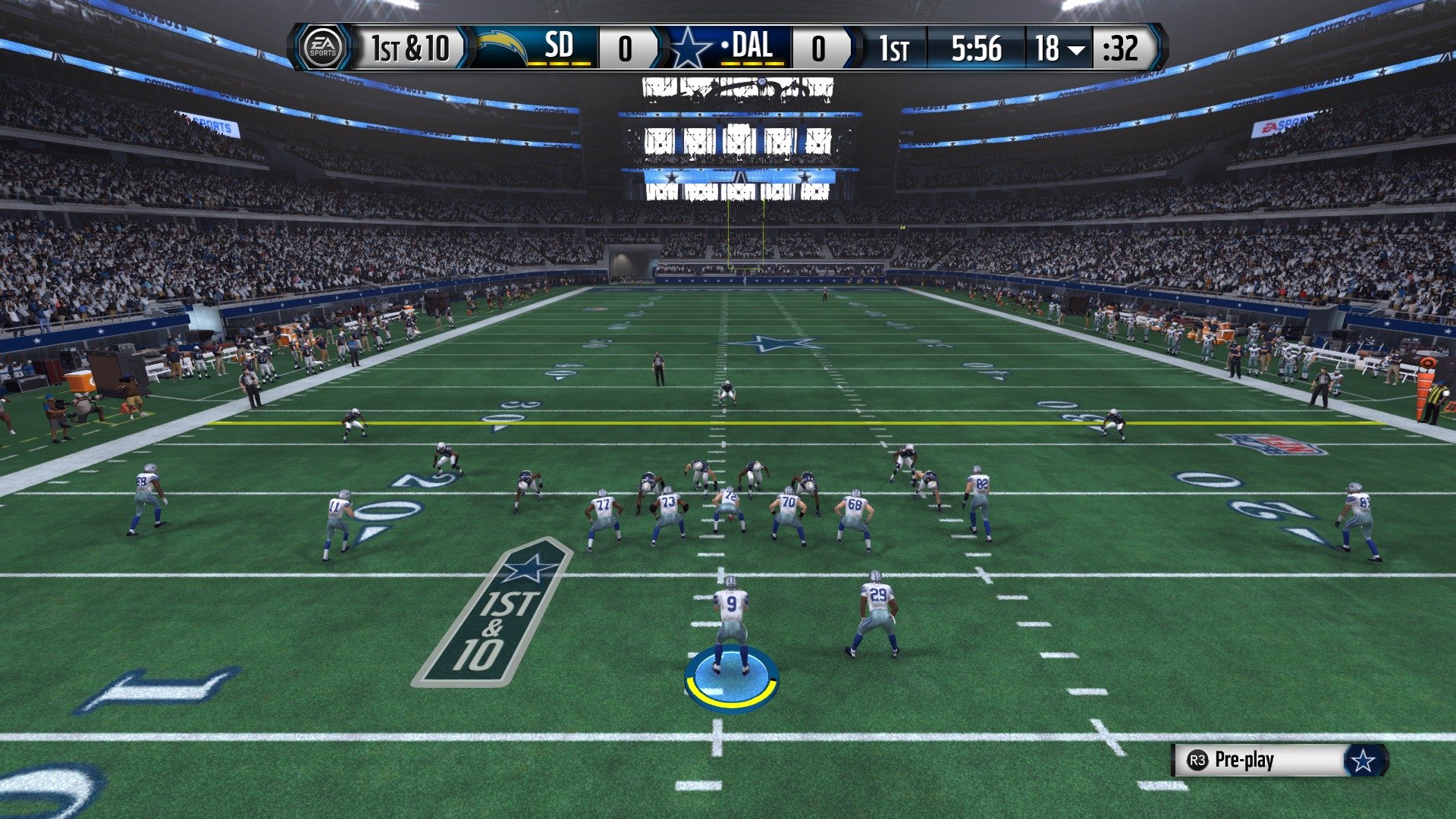
Task: Click SD's yellow timeout indicators
Action: pyautogui.click(x=558, y=64)
